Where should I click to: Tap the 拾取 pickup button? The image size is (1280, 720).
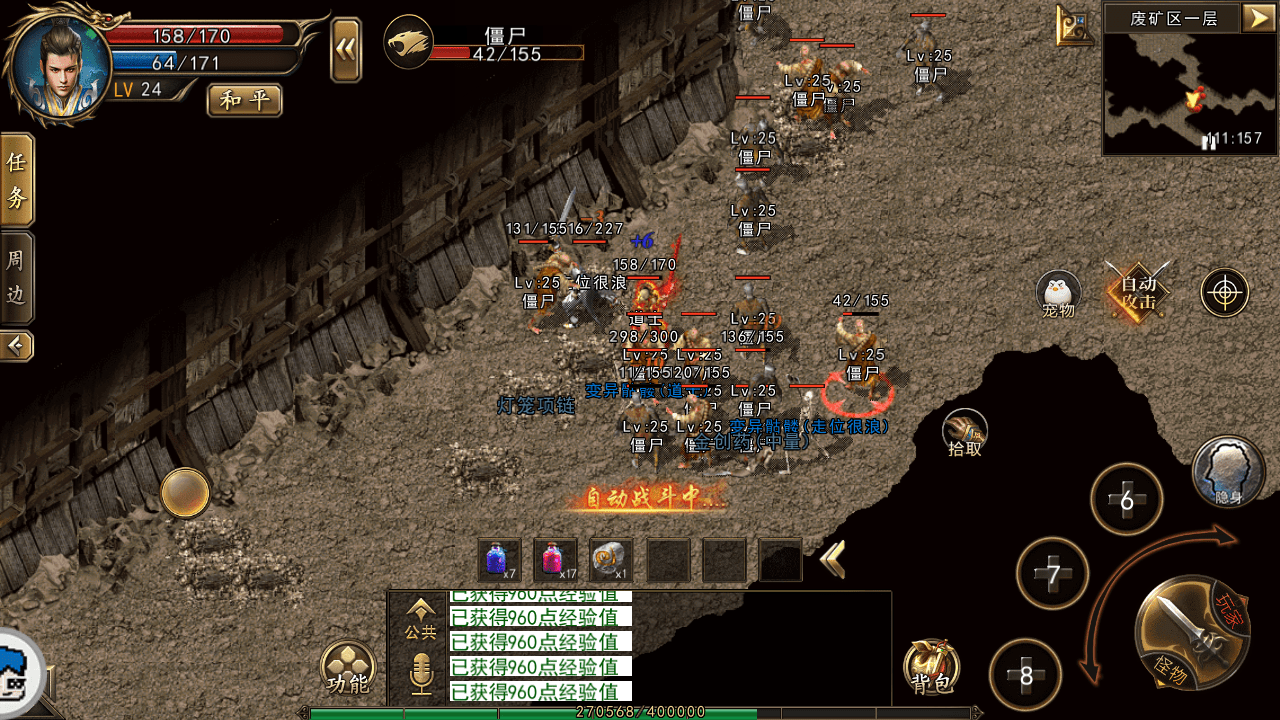(x=965, y=432)
